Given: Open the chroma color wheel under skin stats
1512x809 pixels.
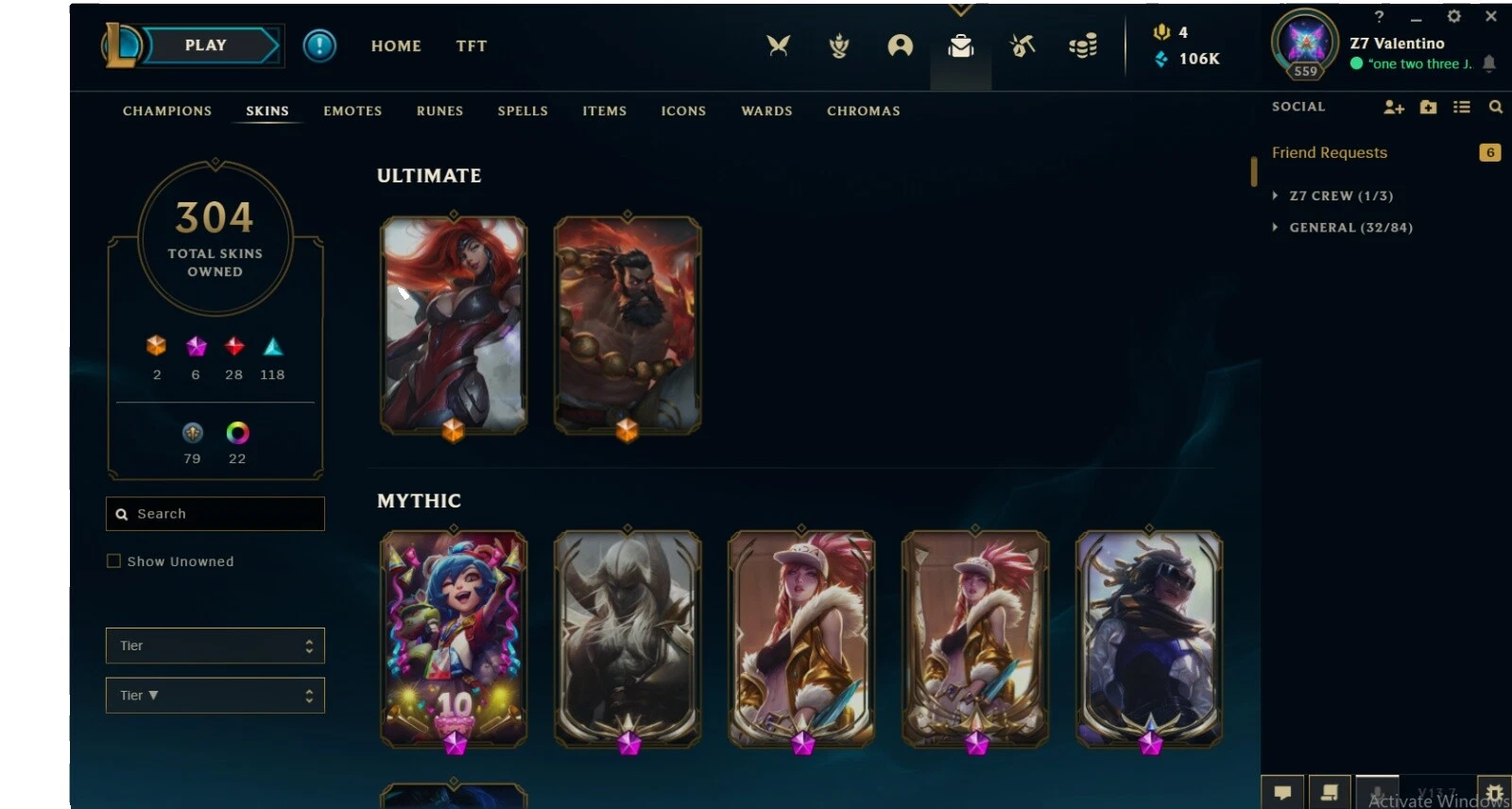Looking at the screenshot, I should click(237, 435).
